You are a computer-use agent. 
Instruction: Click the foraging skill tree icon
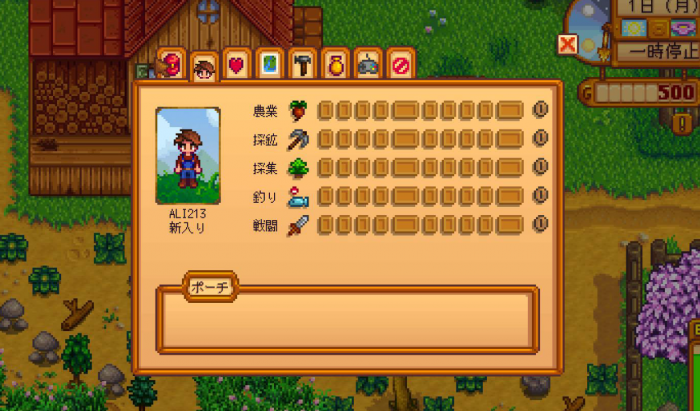point(299,167)
